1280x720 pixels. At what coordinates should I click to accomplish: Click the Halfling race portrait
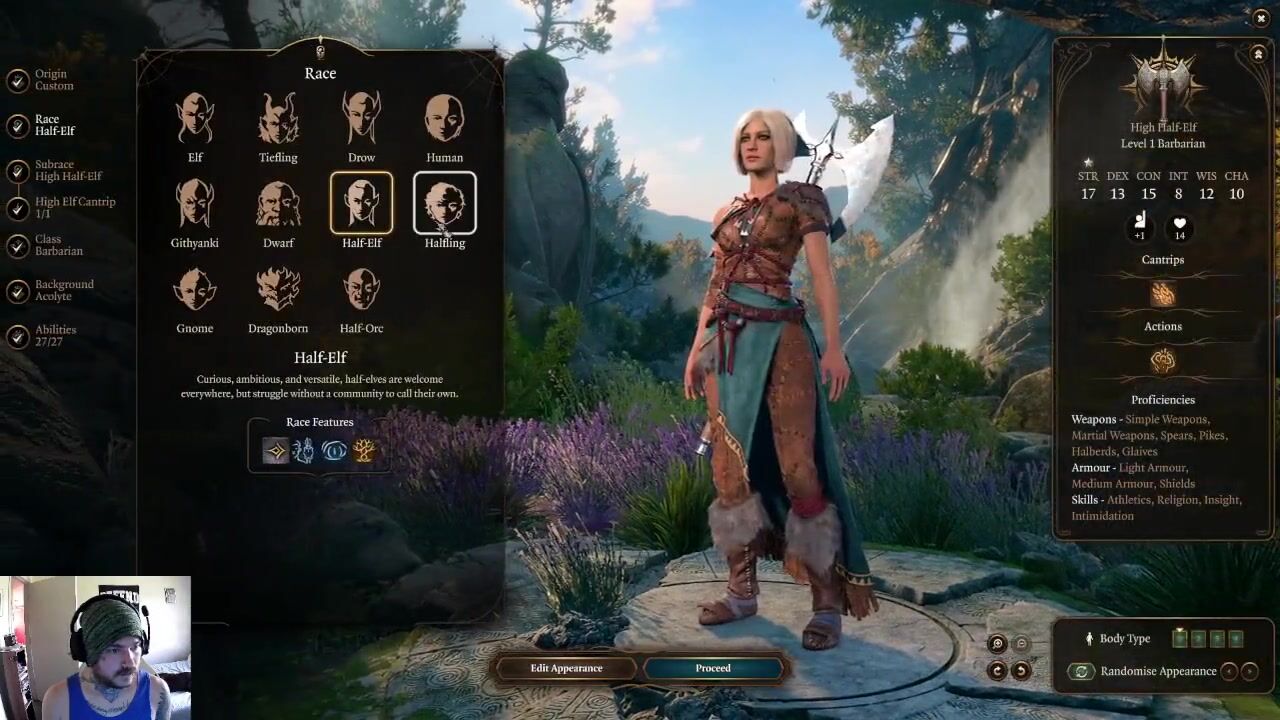[x=445, y=205]
